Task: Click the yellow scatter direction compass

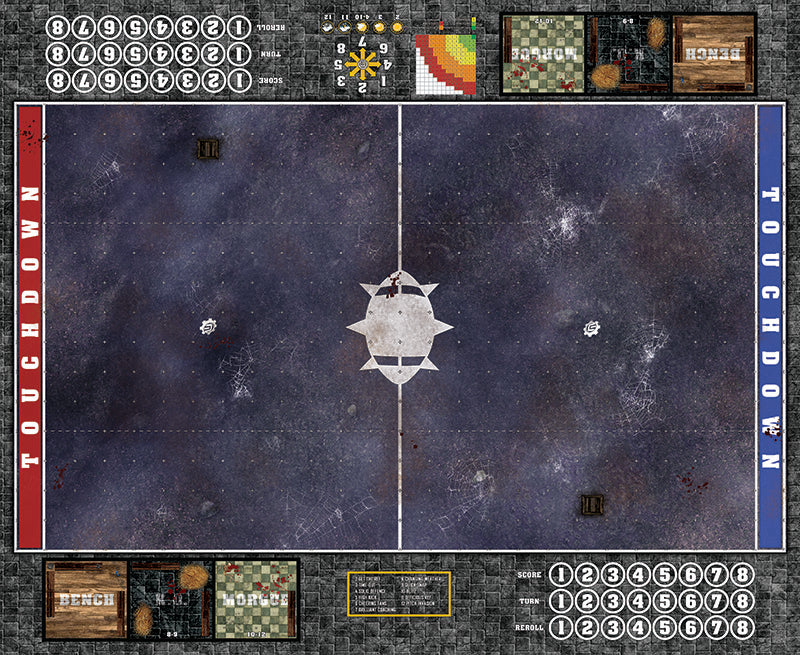Action: coord(362,64)
